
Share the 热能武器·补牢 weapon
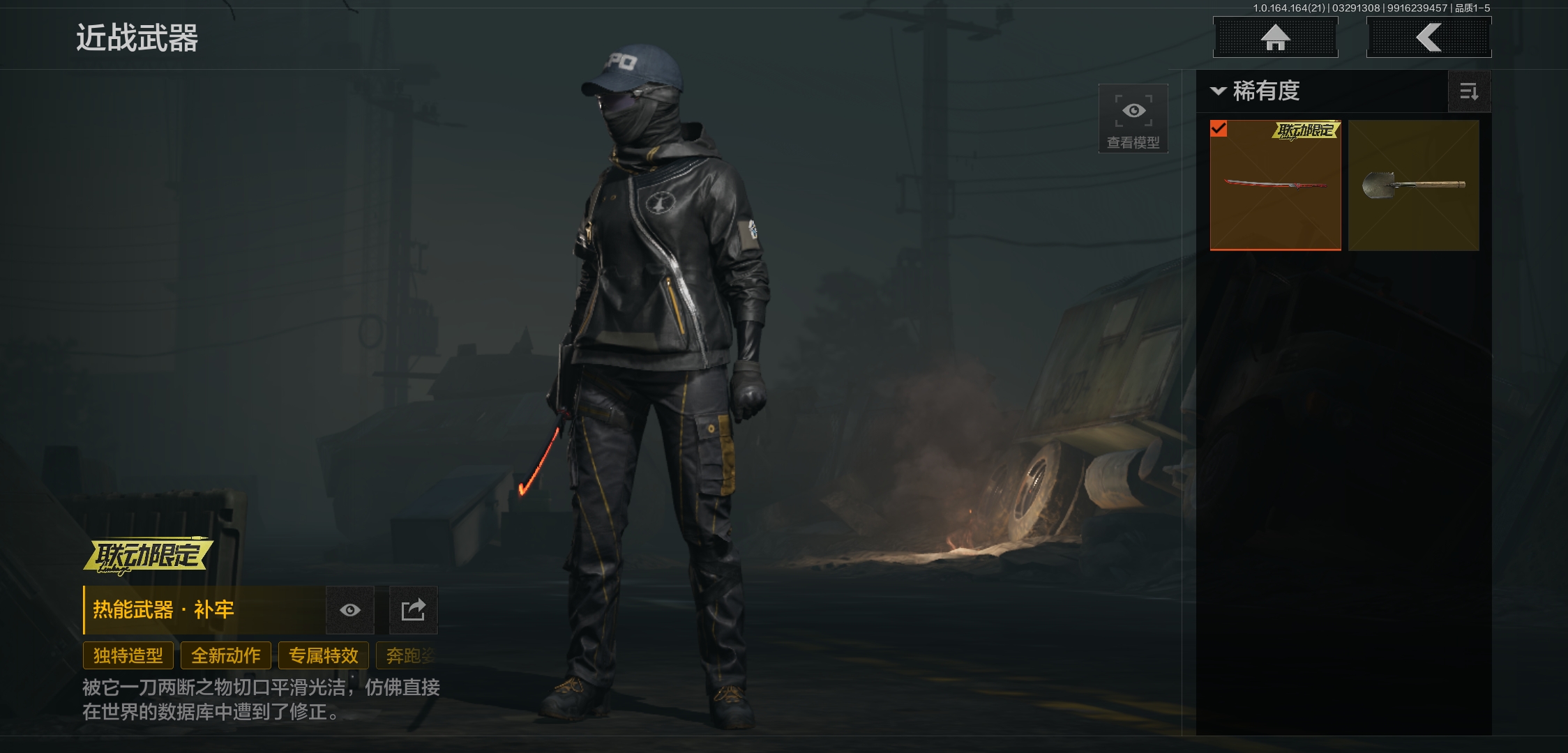click(x=413, y=610)
